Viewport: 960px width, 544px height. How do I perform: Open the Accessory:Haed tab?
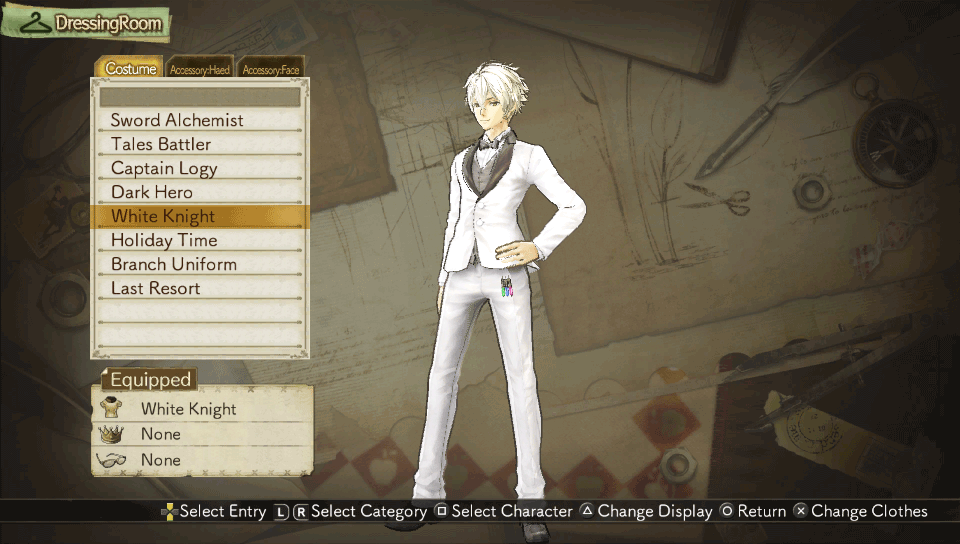(x=199, y=69)
